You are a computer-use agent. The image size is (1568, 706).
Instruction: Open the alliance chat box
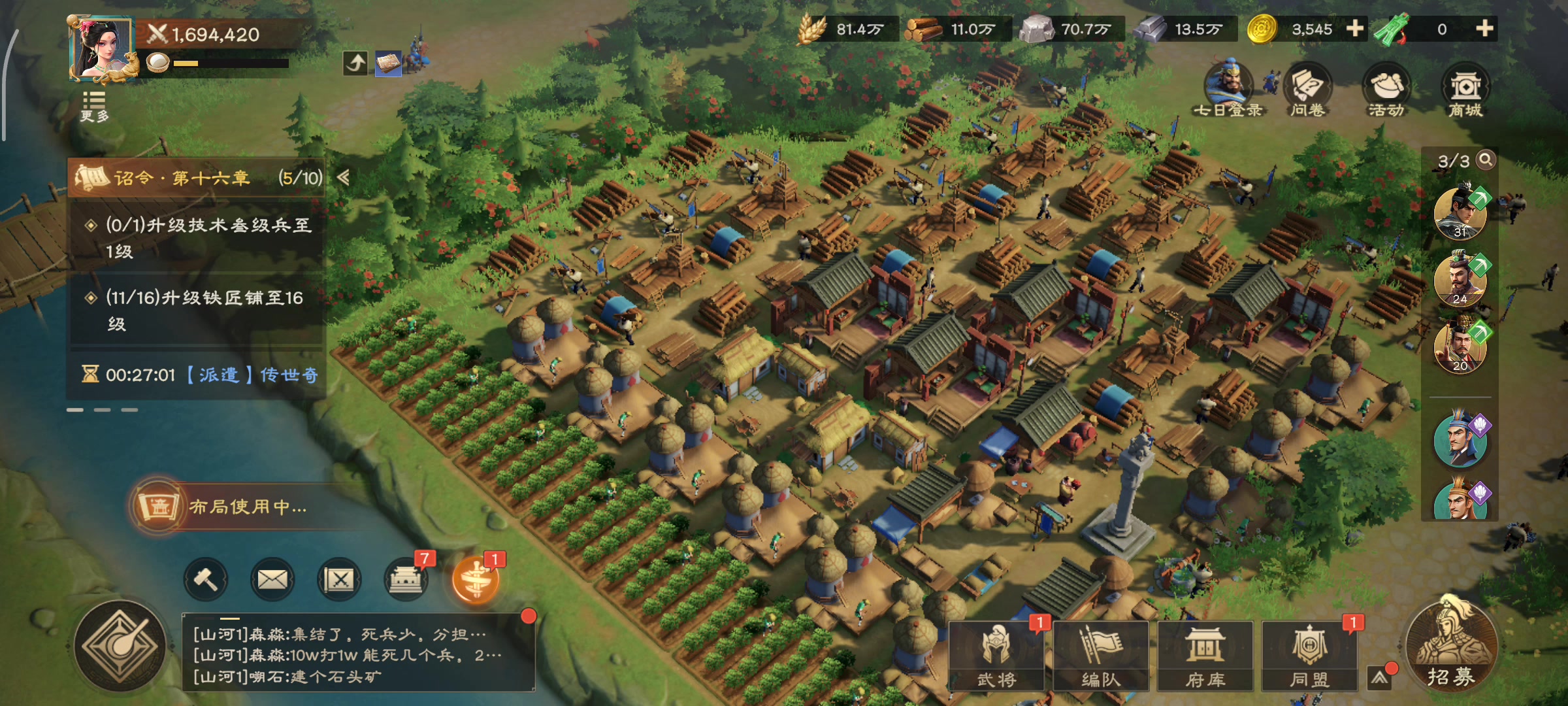[x=357, y=654]
